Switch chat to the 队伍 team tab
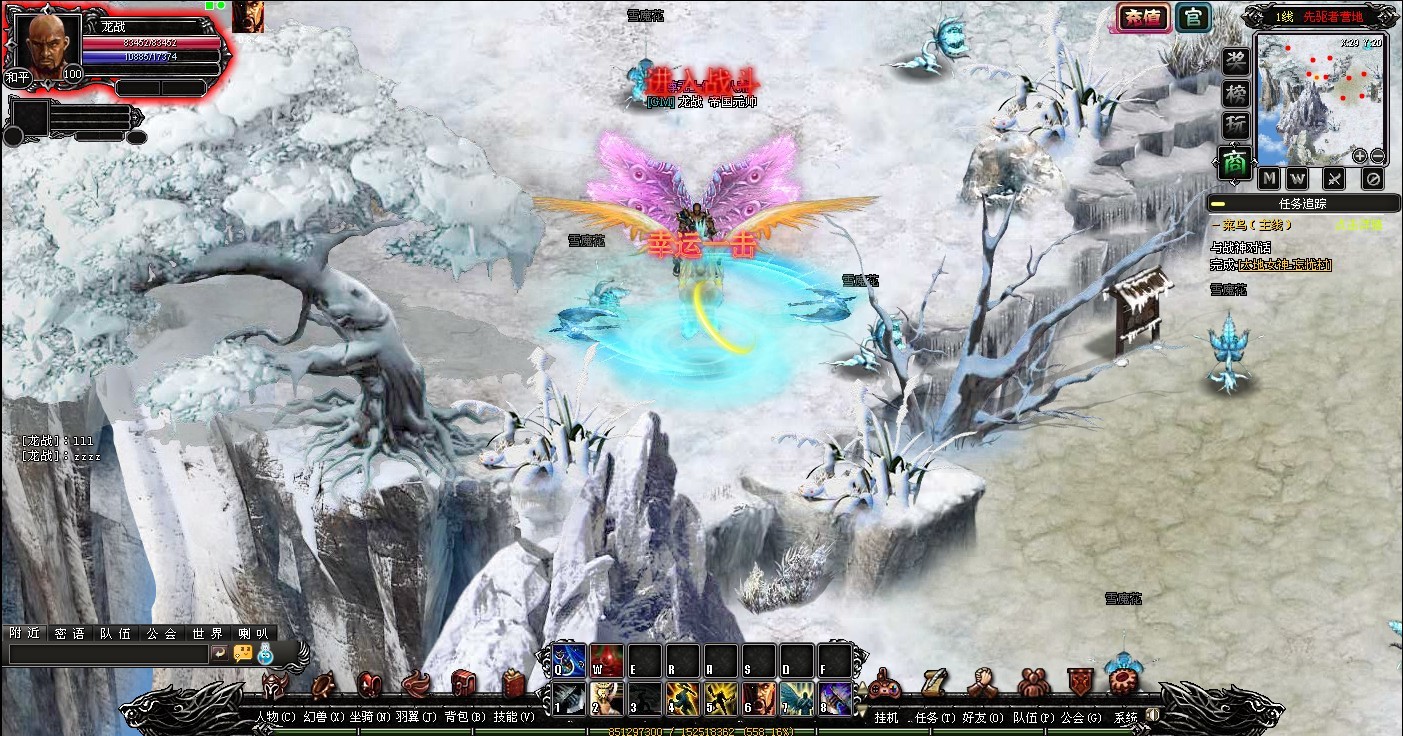 pos(115,633)
